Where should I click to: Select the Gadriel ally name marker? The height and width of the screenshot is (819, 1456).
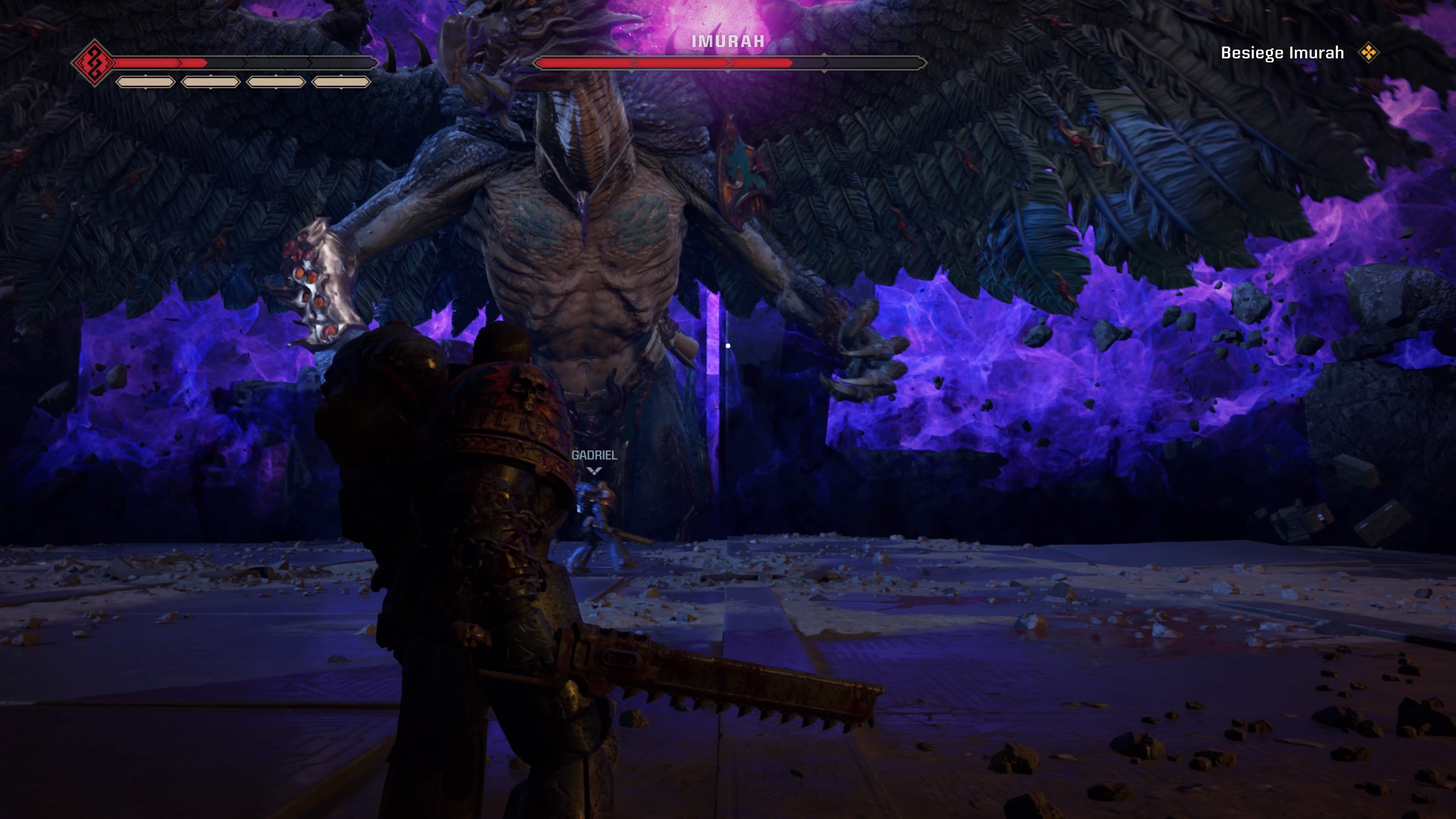pos(594,455)
